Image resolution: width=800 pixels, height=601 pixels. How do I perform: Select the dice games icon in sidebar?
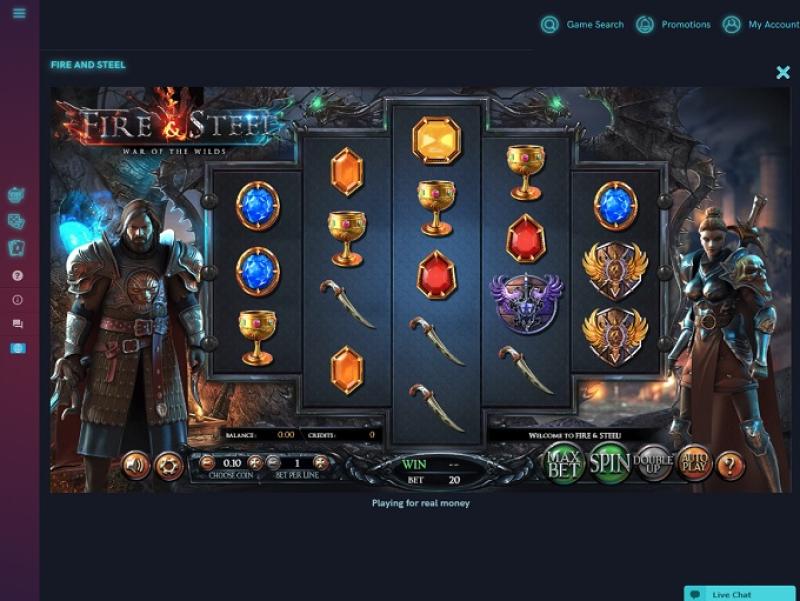point(17,221)
